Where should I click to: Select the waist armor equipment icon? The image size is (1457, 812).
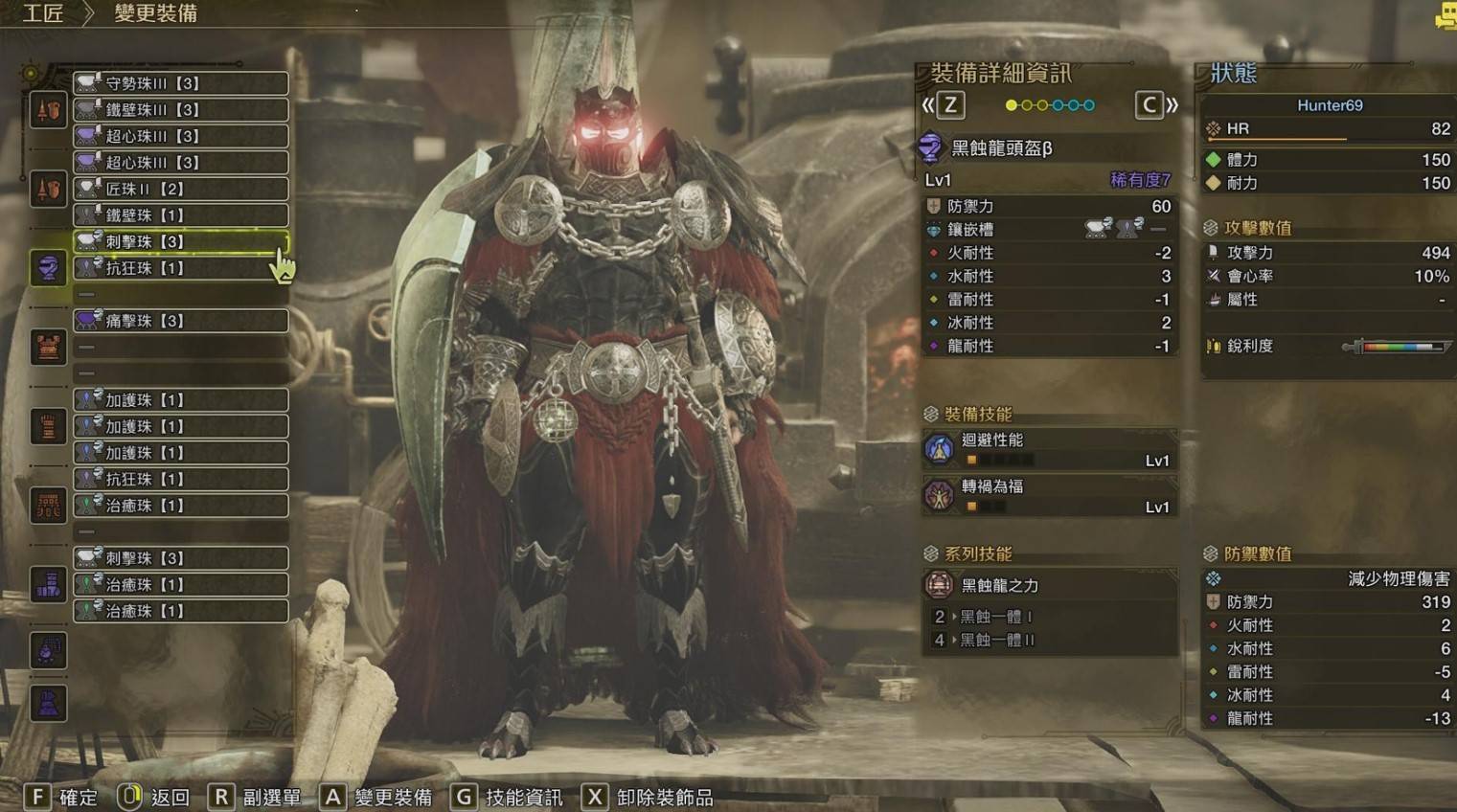click(48, 505)
